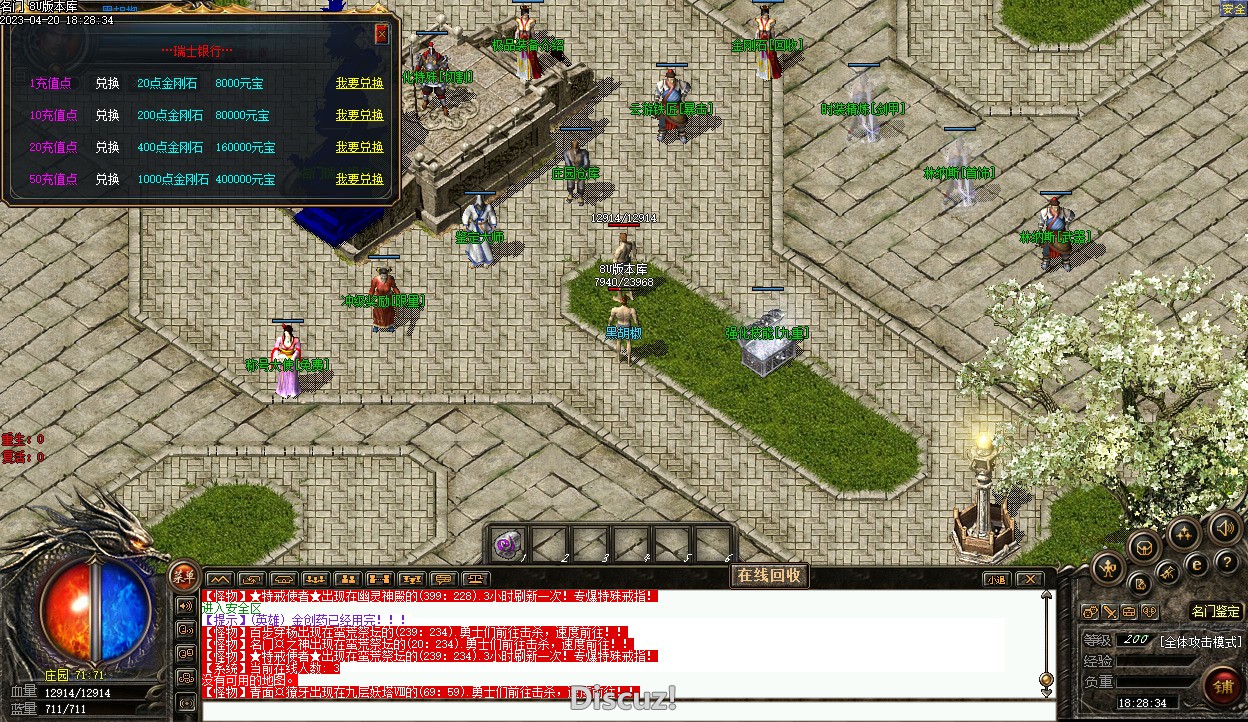Screen dimensions: 1248x722
Task: Use the purple item in hotbar slot 1
Action: 510,545
